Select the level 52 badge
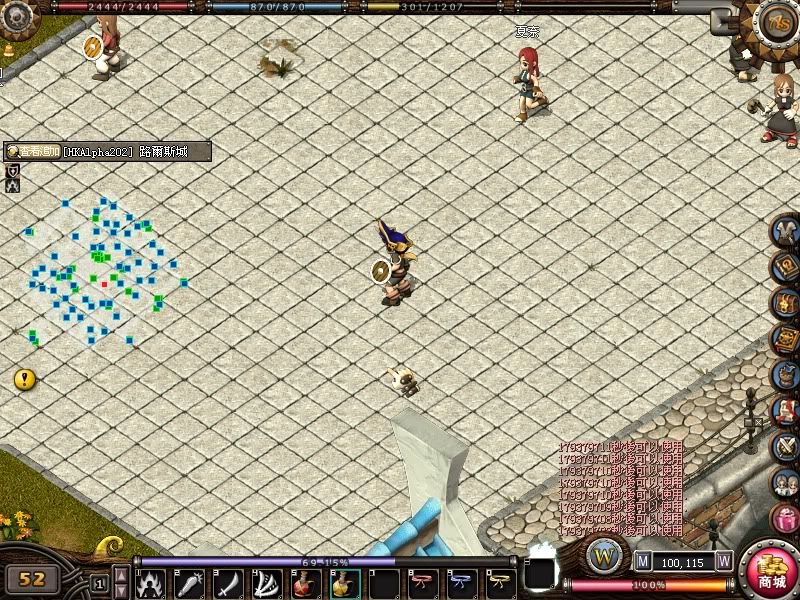Screen dimensions: 800x600 coord(32,578)
